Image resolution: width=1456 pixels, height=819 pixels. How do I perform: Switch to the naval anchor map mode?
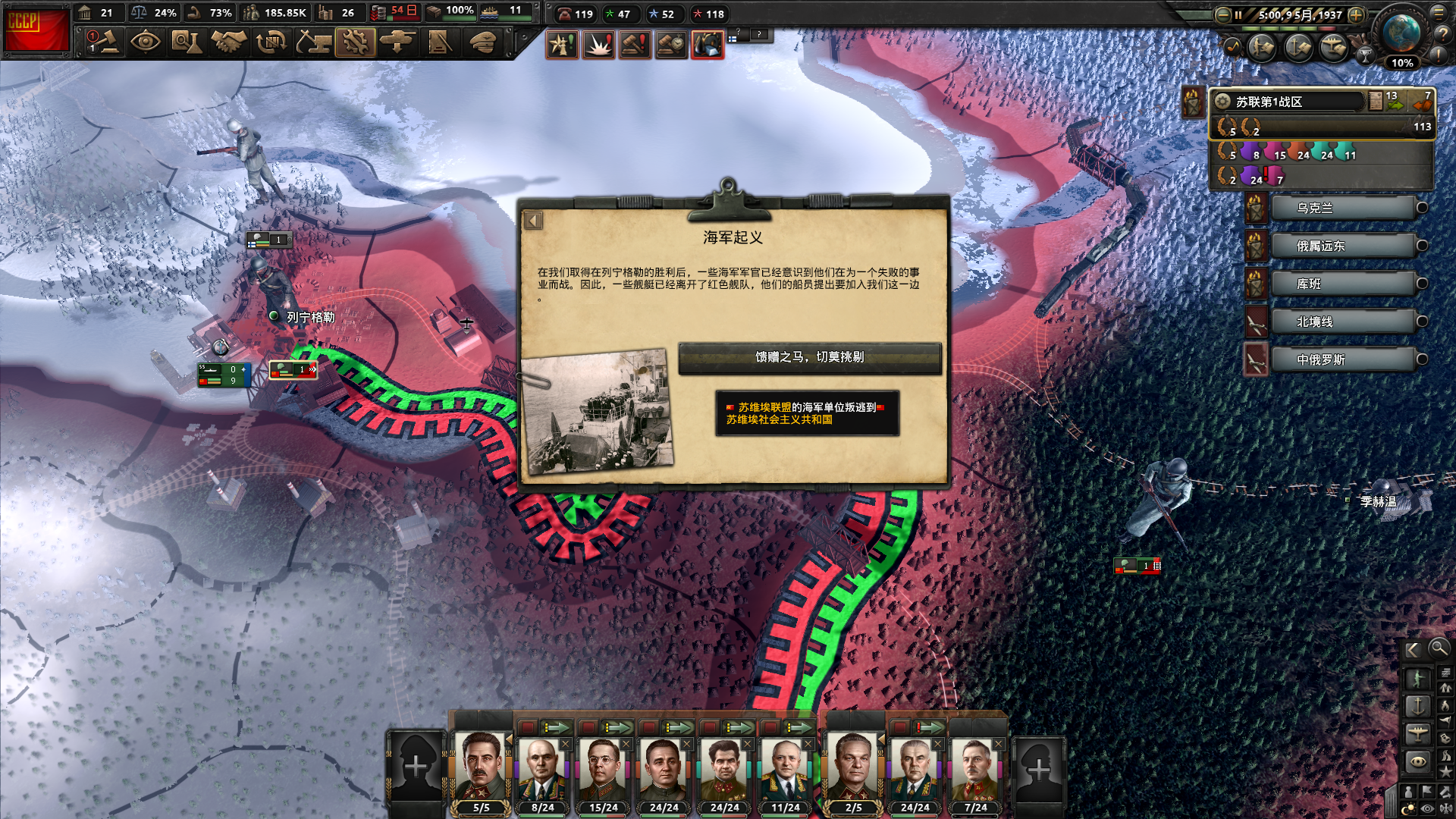[x=1417, y=706]
